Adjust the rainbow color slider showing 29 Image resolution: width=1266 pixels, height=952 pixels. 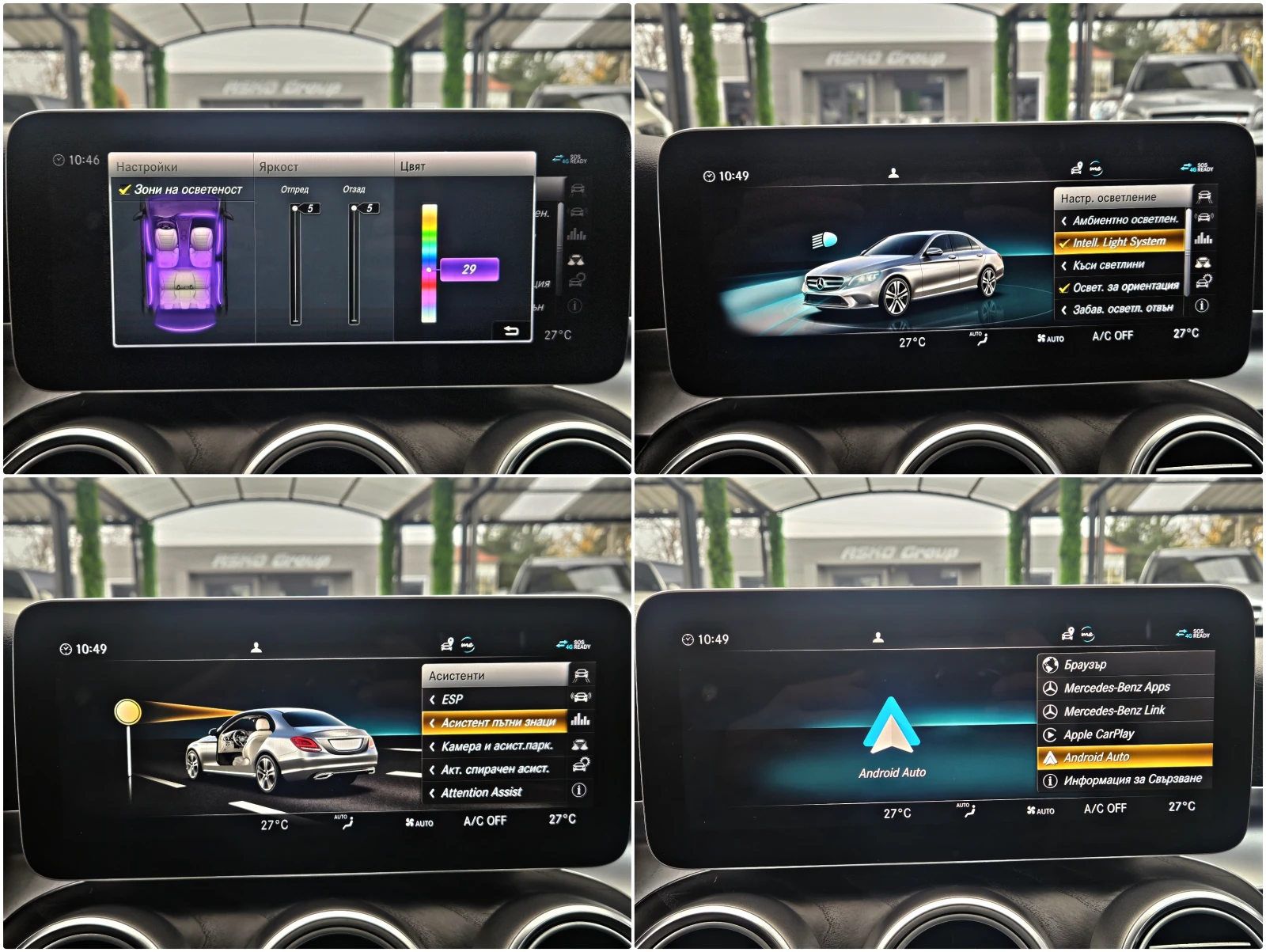point(430,269)
